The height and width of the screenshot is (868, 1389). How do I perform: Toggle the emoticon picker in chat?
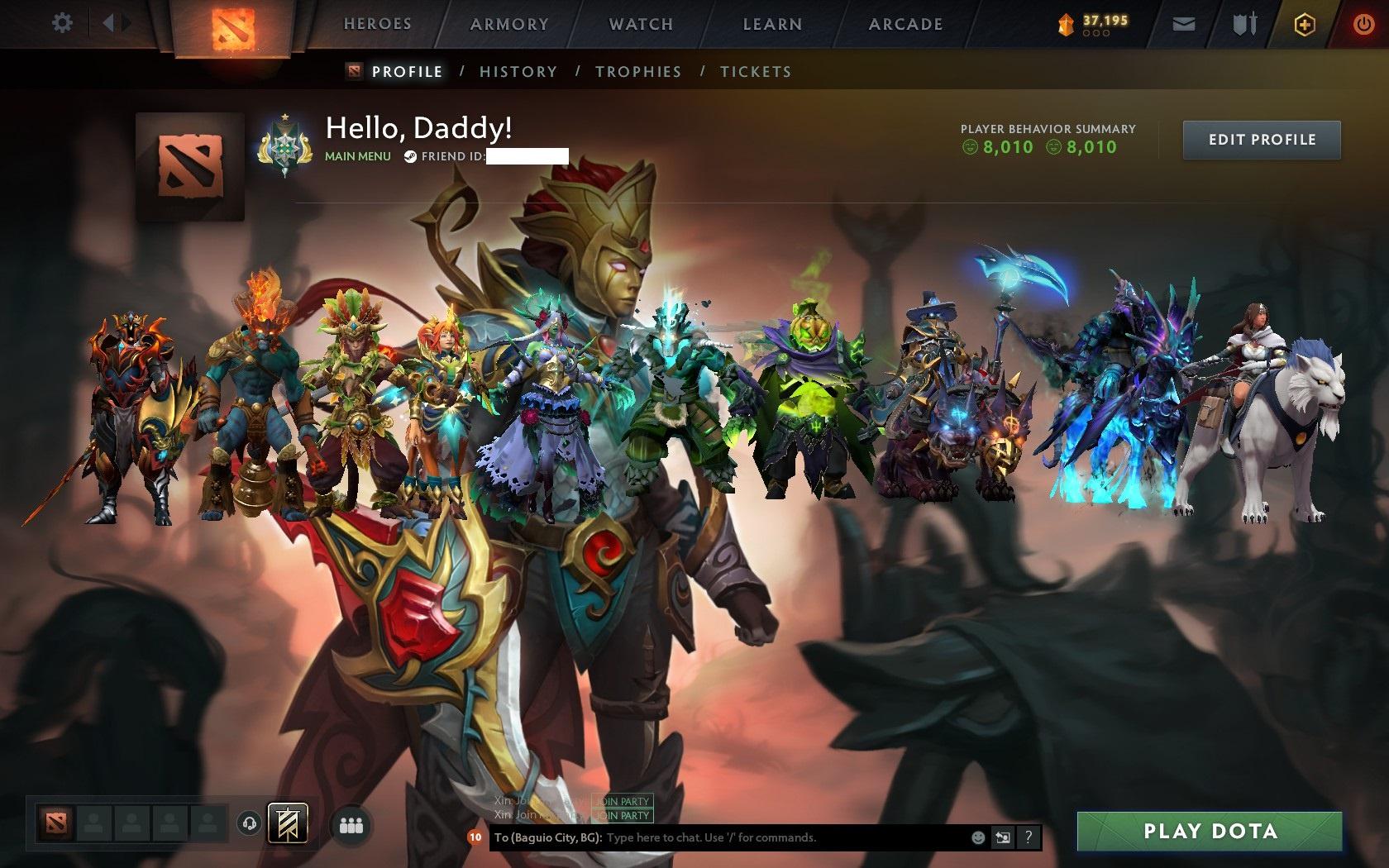(x=981, y=837)
